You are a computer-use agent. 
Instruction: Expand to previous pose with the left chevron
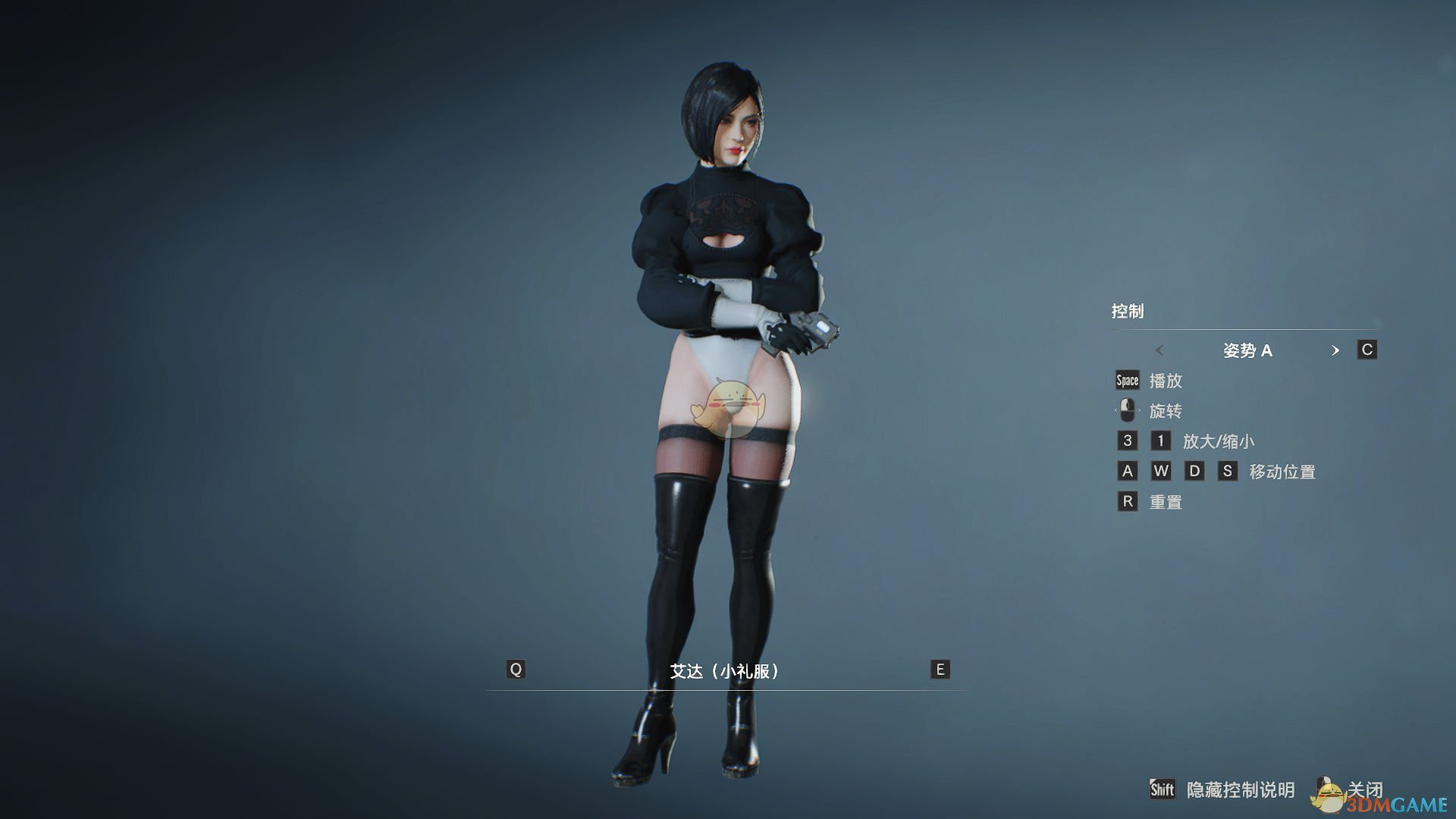[x=1159, y=350]
